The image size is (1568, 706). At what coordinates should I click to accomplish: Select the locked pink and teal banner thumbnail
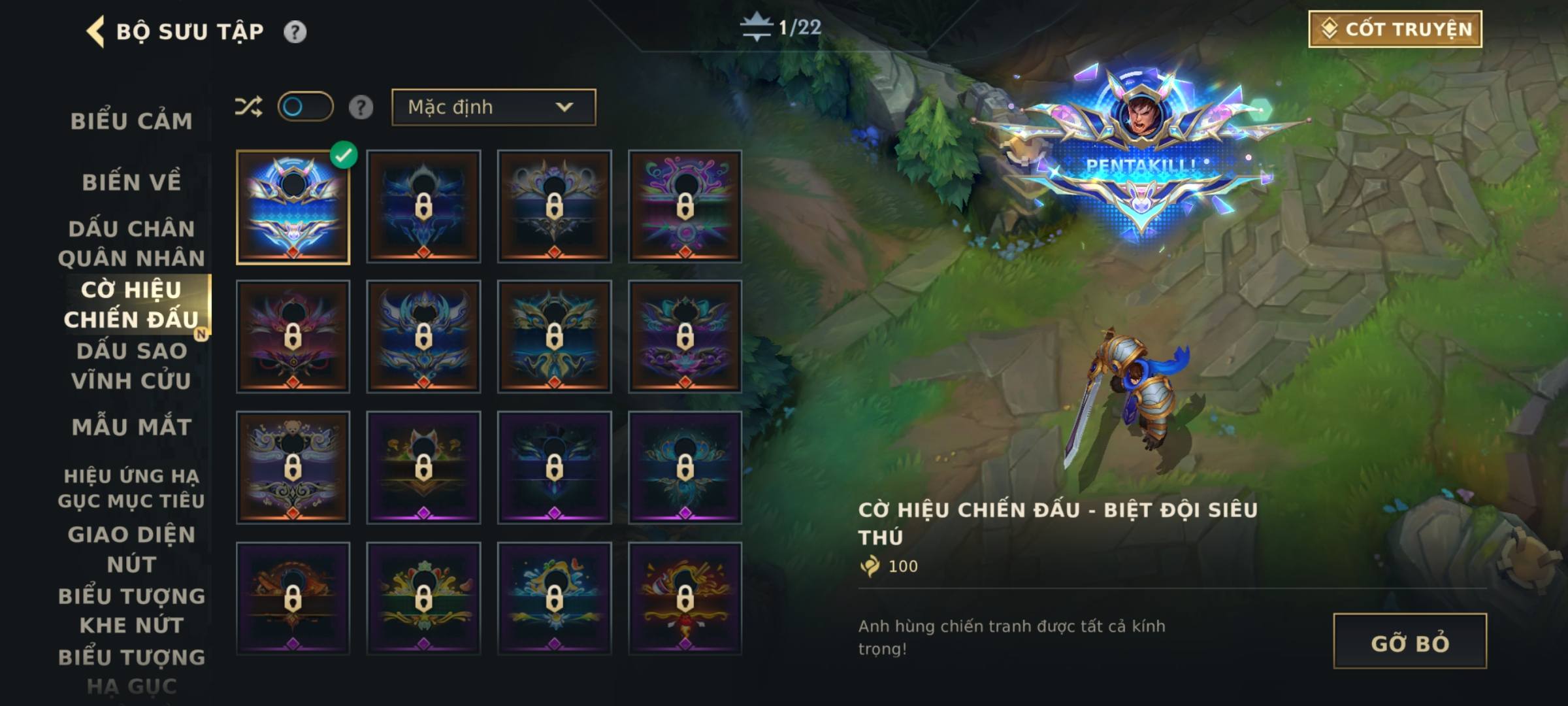pyautogui.click(x=685, y=207)
